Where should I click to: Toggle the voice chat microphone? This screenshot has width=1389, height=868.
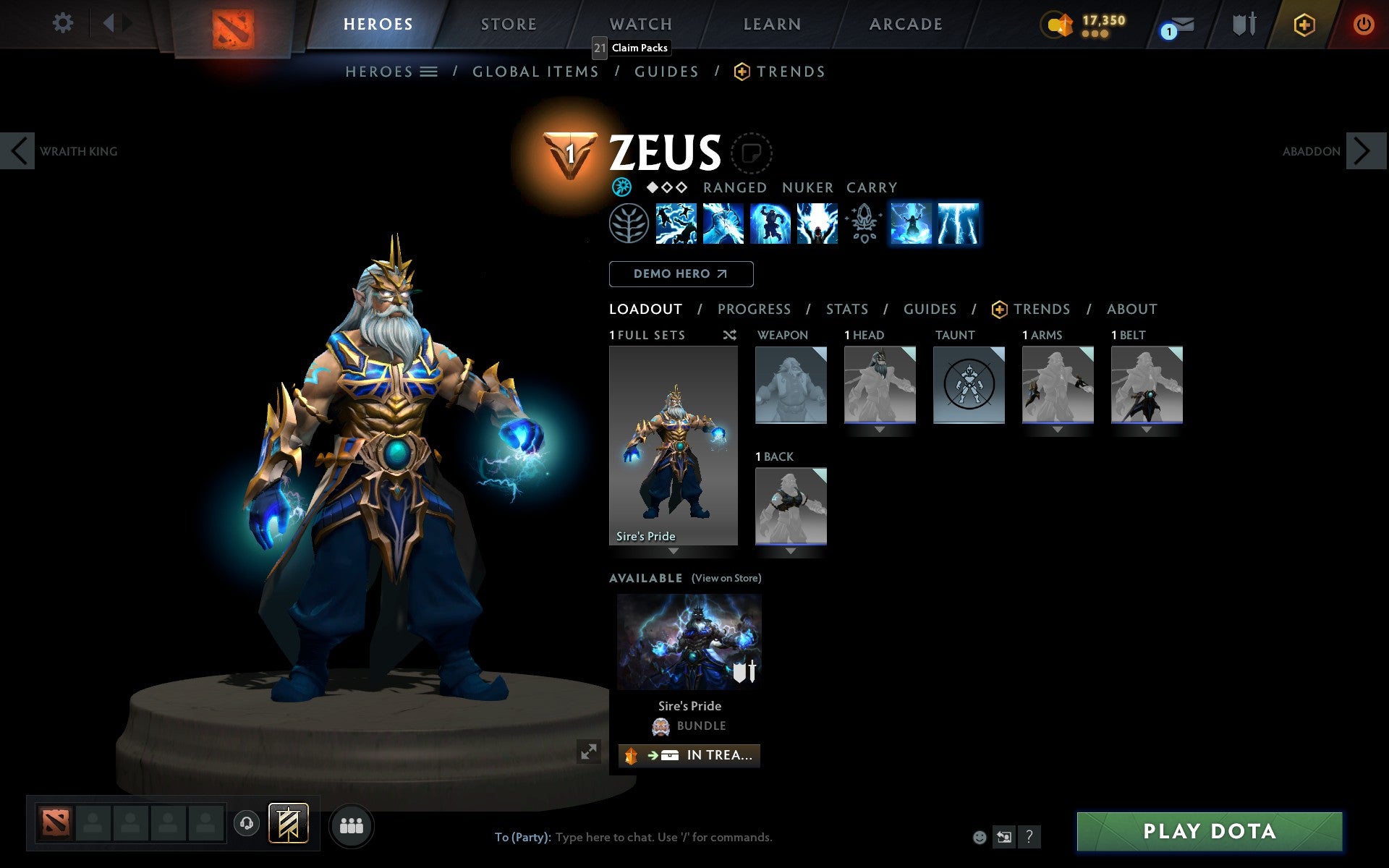click(x=246, y=824)
